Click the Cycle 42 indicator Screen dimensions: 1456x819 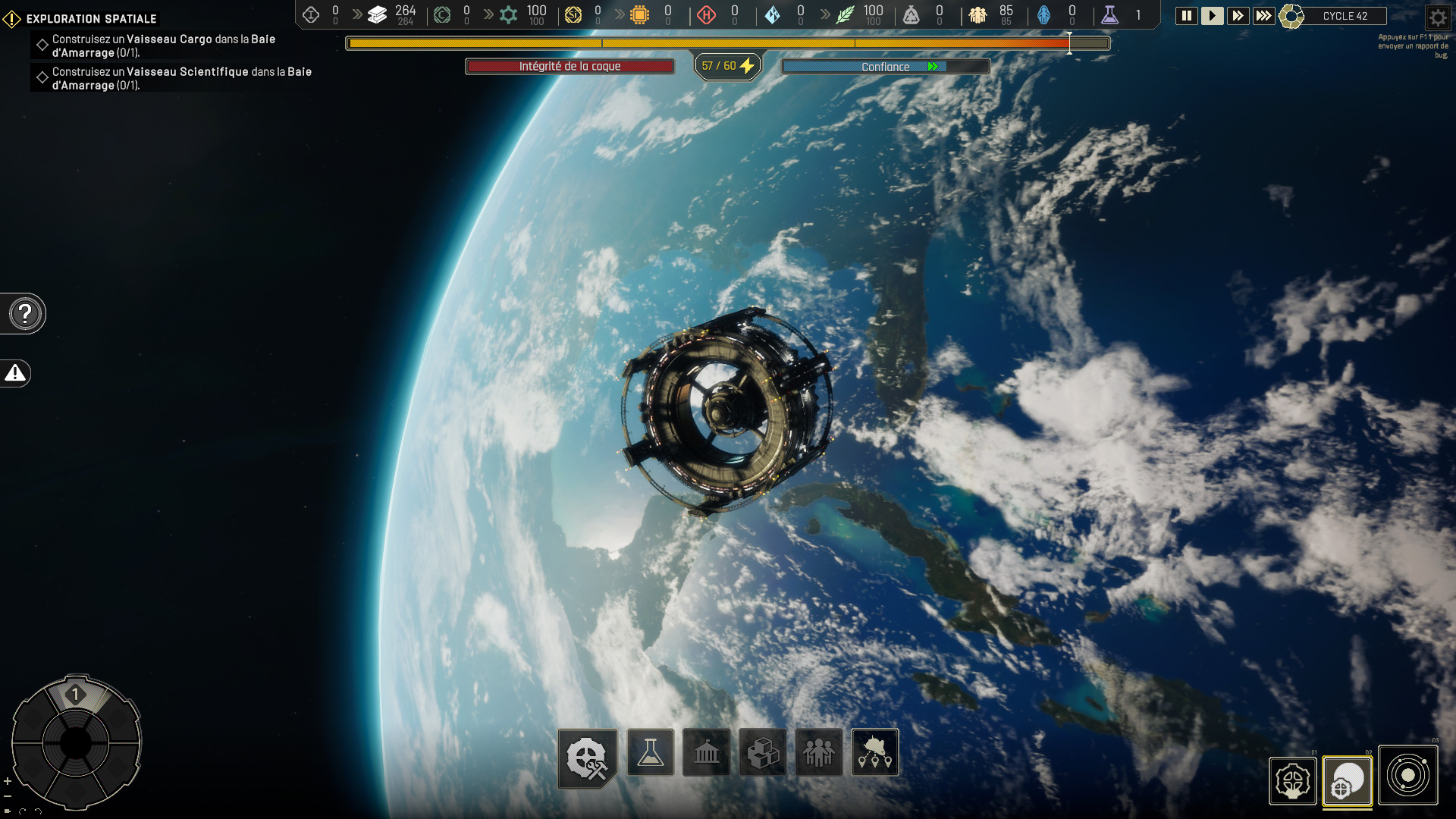(1345, 16)
